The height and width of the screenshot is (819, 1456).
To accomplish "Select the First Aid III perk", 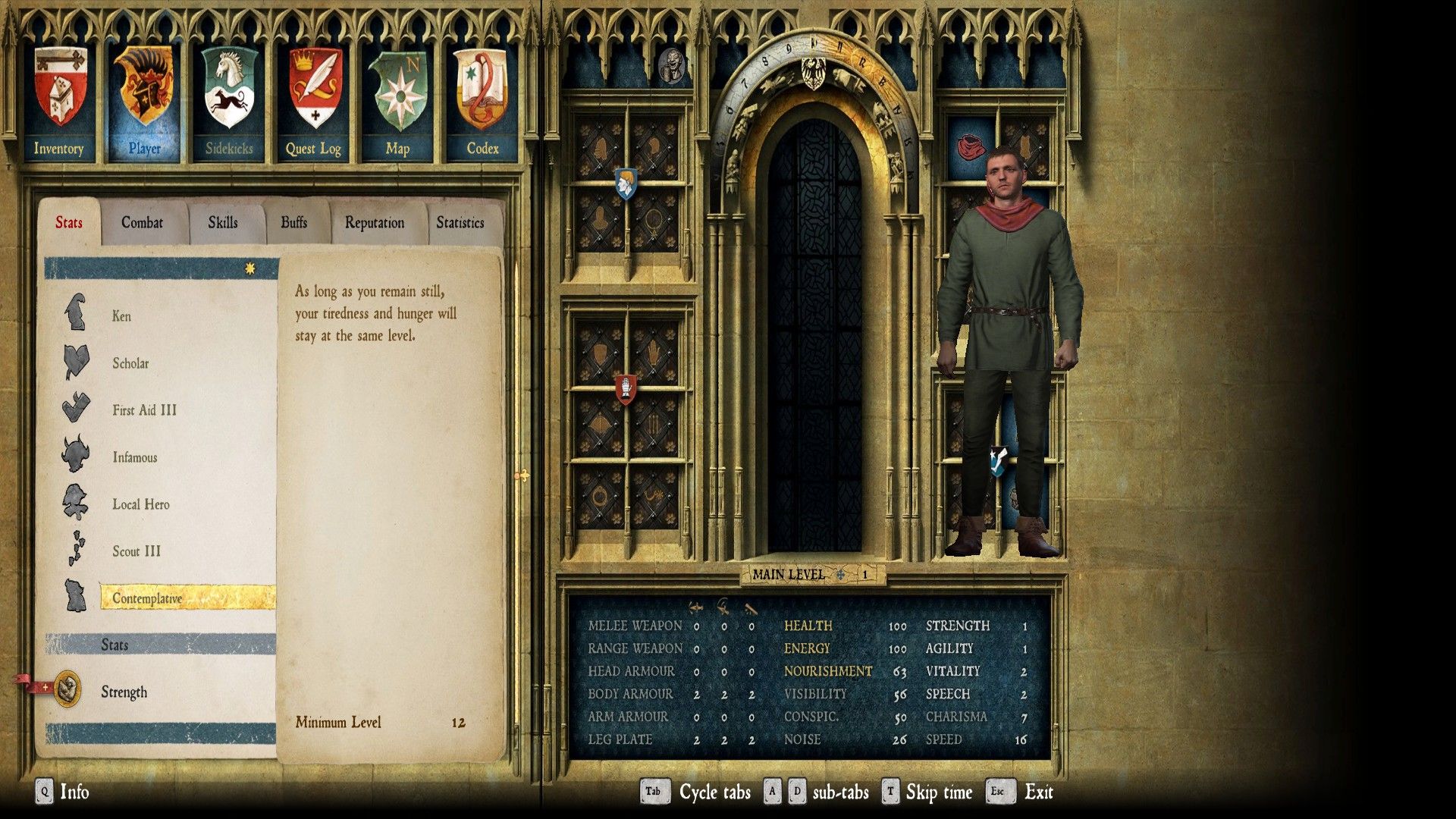I will coord(144,410).
